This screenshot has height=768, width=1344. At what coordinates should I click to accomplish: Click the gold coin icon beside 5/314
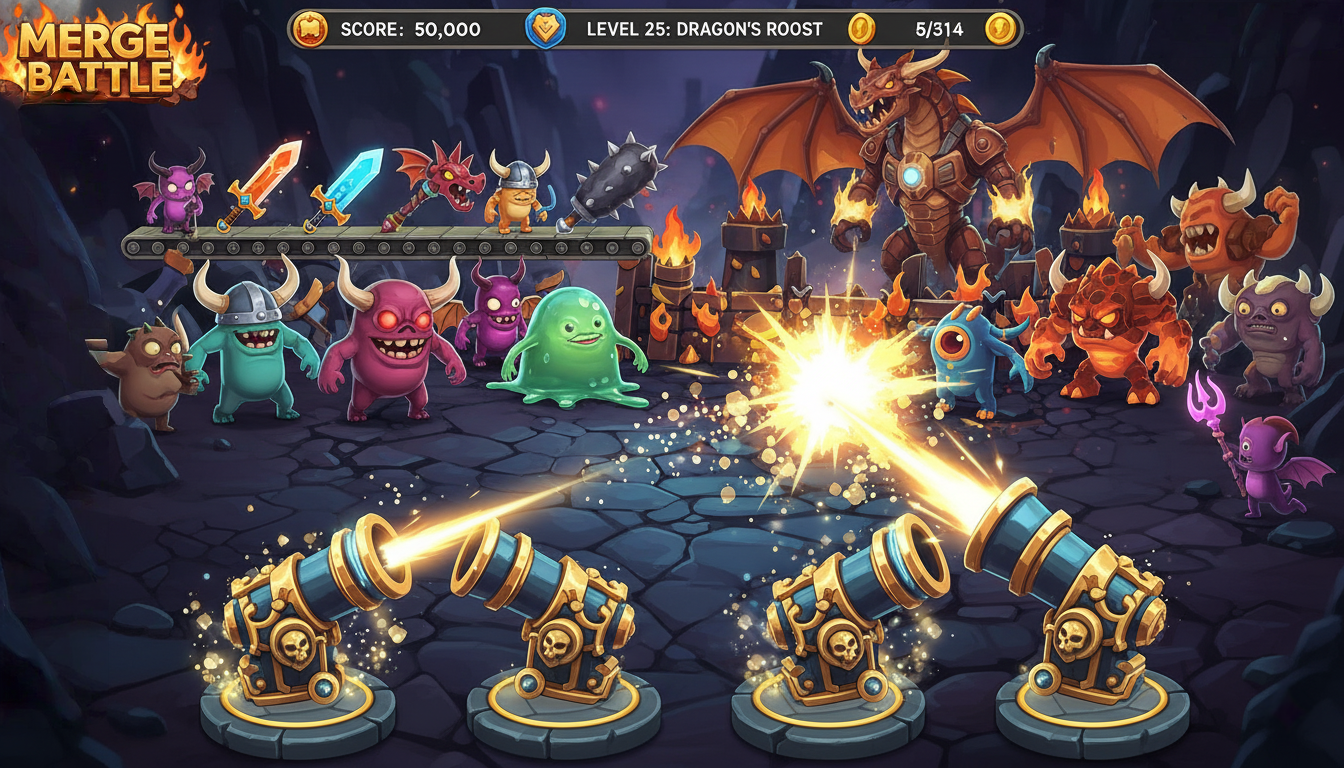(860, 29)
